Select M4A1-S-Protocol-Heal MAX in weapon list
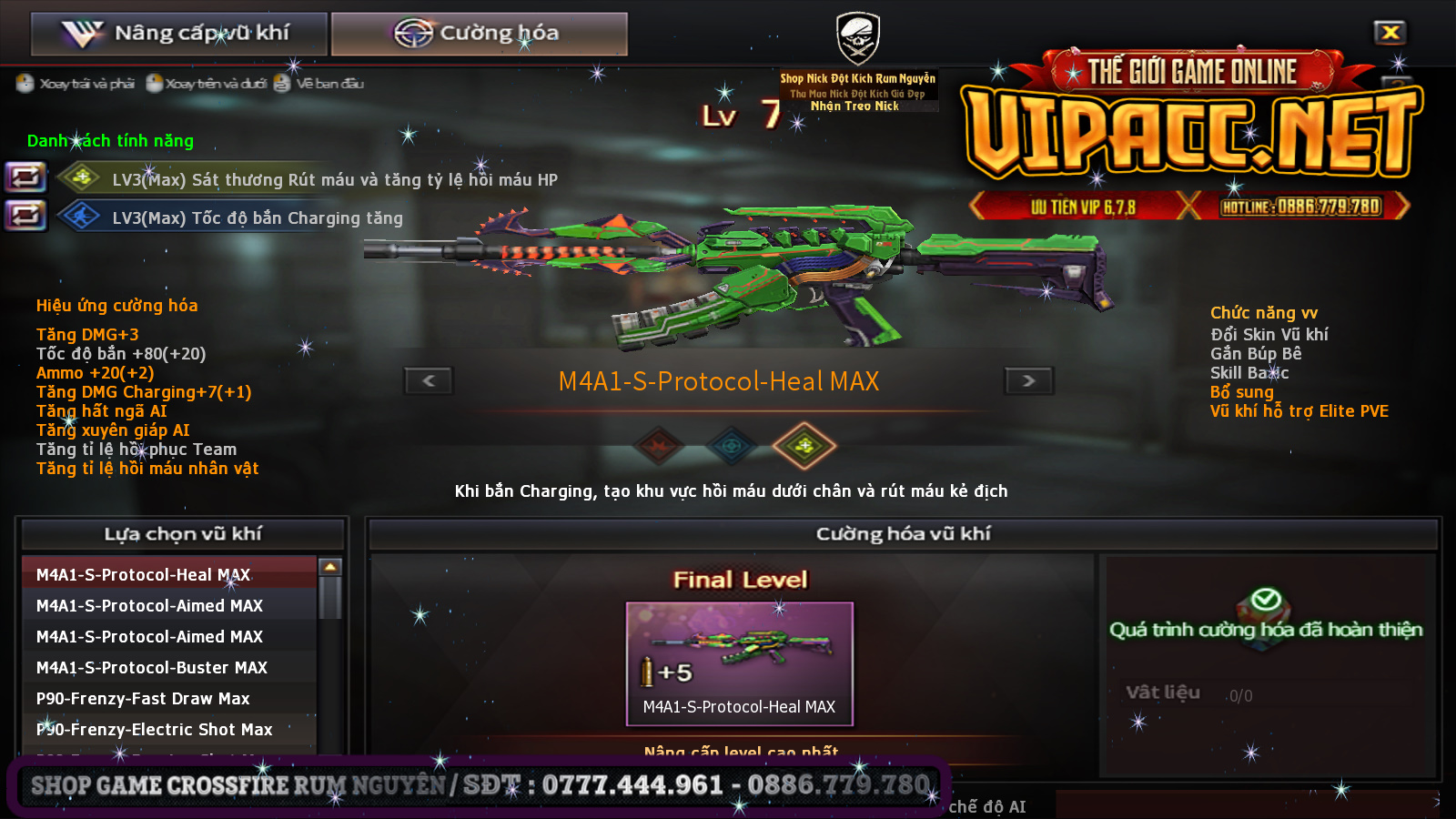Screen dimensions: 1456x819 pyautogui.click(x=169, y=574)
